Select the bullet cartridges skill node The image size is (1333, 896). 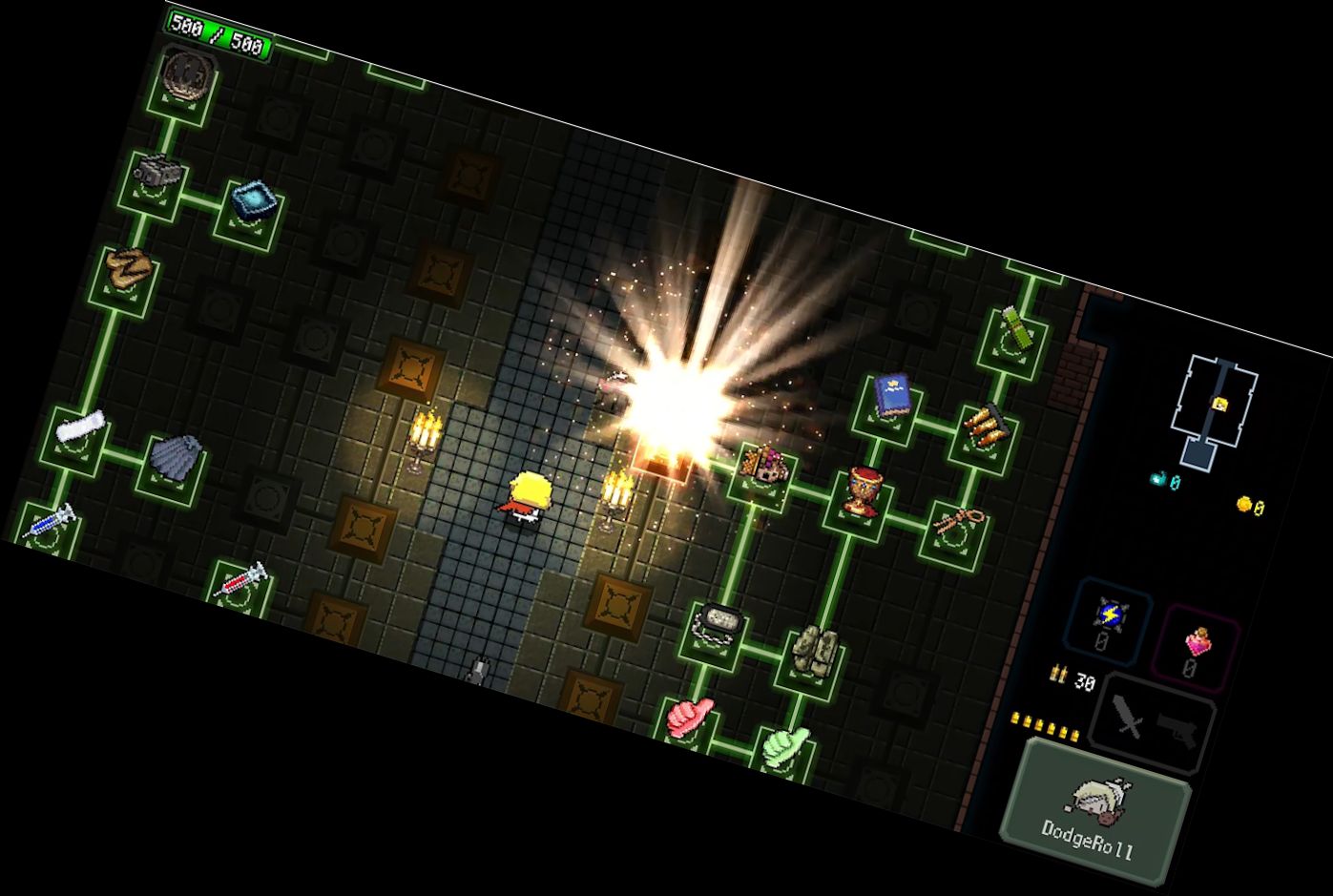(984, 427)
